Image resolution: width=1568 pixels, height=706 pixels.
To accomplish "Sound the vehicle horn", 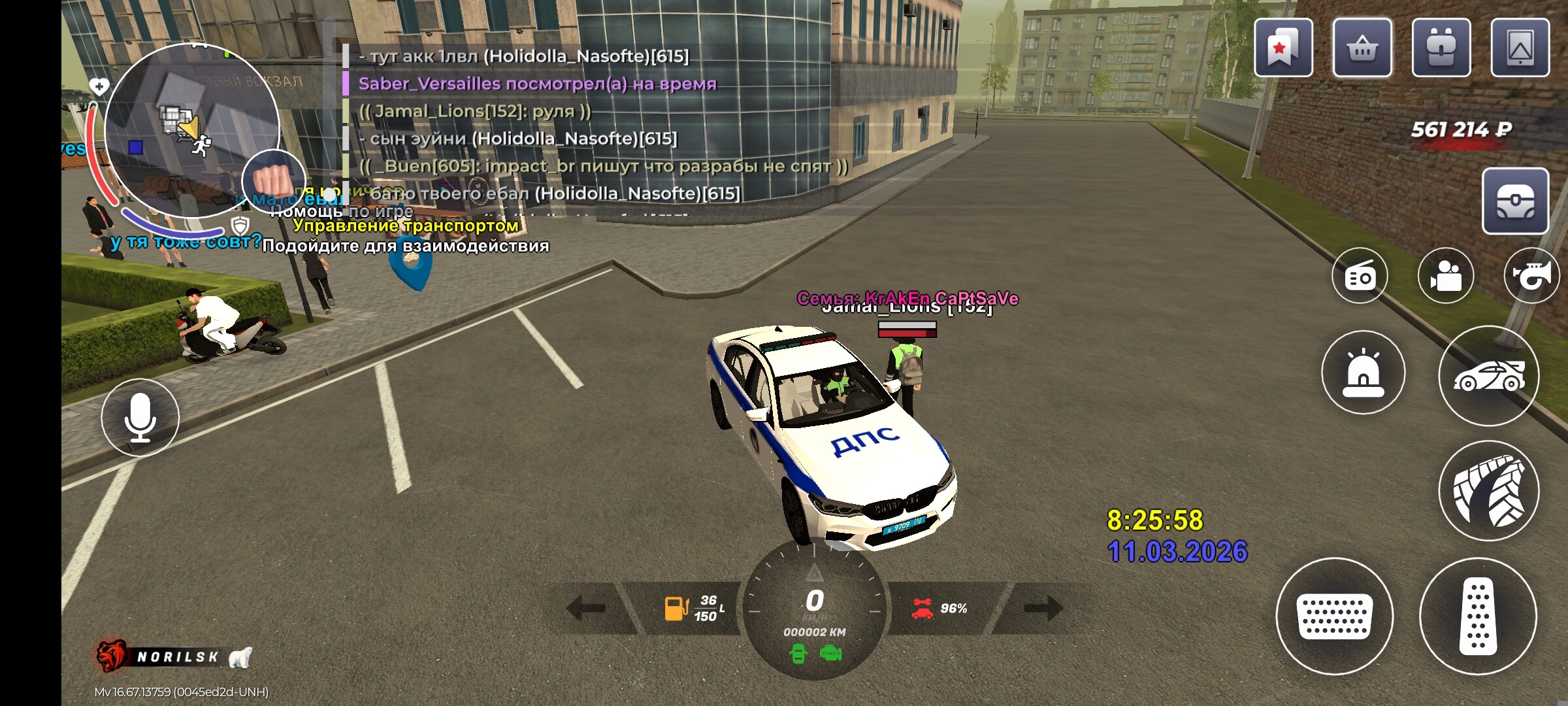I will 1532,277.
